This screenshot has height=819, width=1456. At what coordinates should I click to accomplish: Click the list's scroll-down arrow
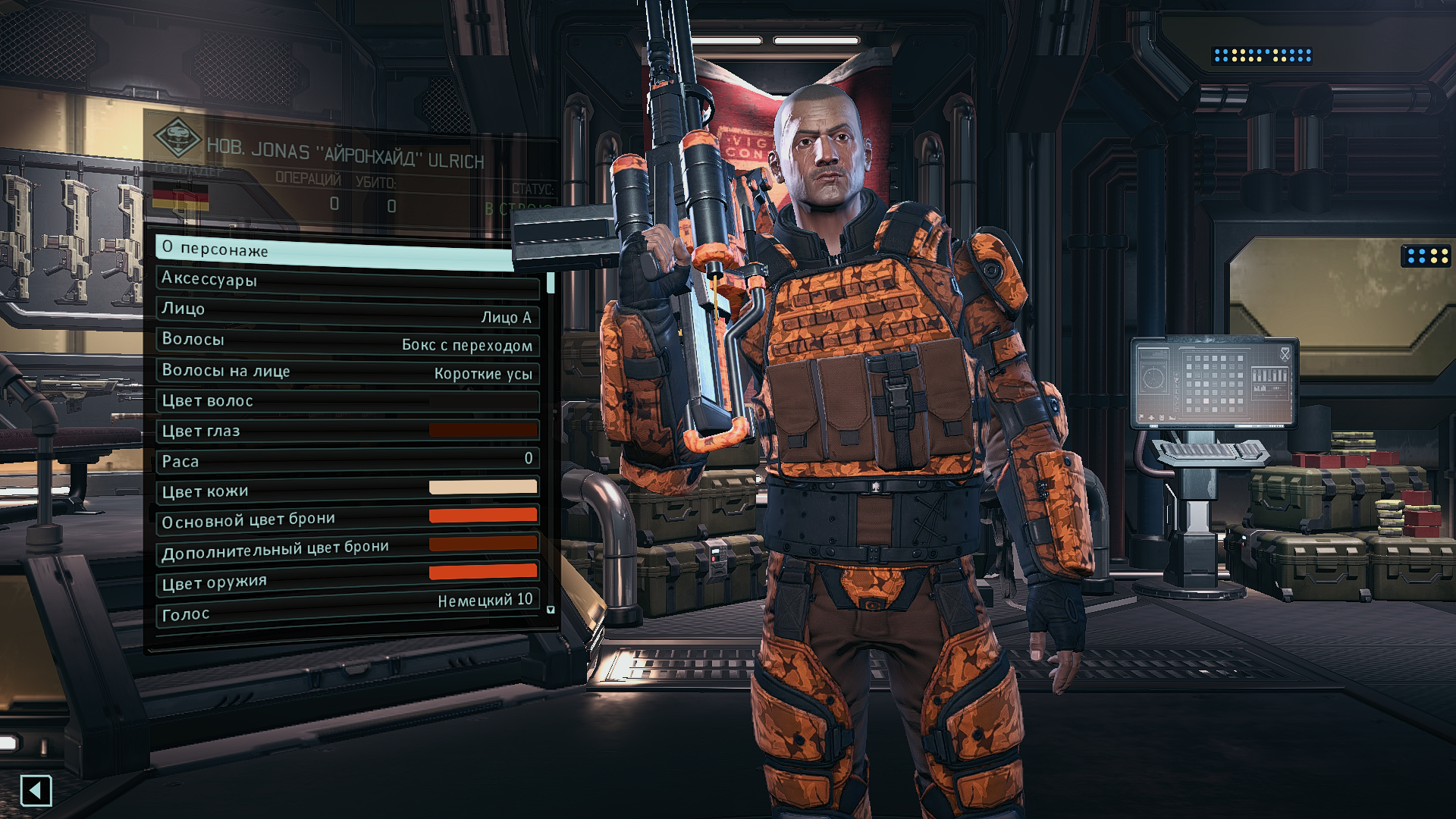[551, 610]
